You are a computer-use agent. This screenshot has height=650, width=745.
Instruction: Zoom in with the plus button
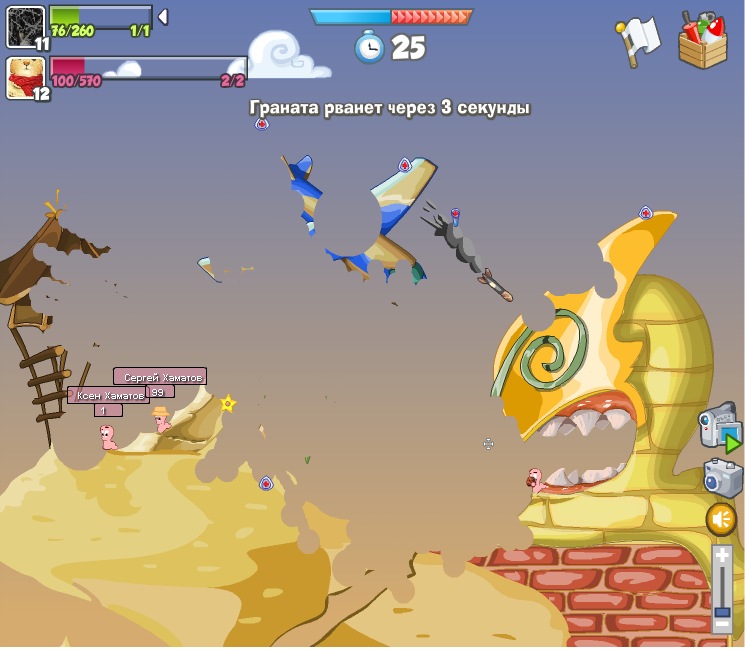pyautogui.click(x=722, y=555)
